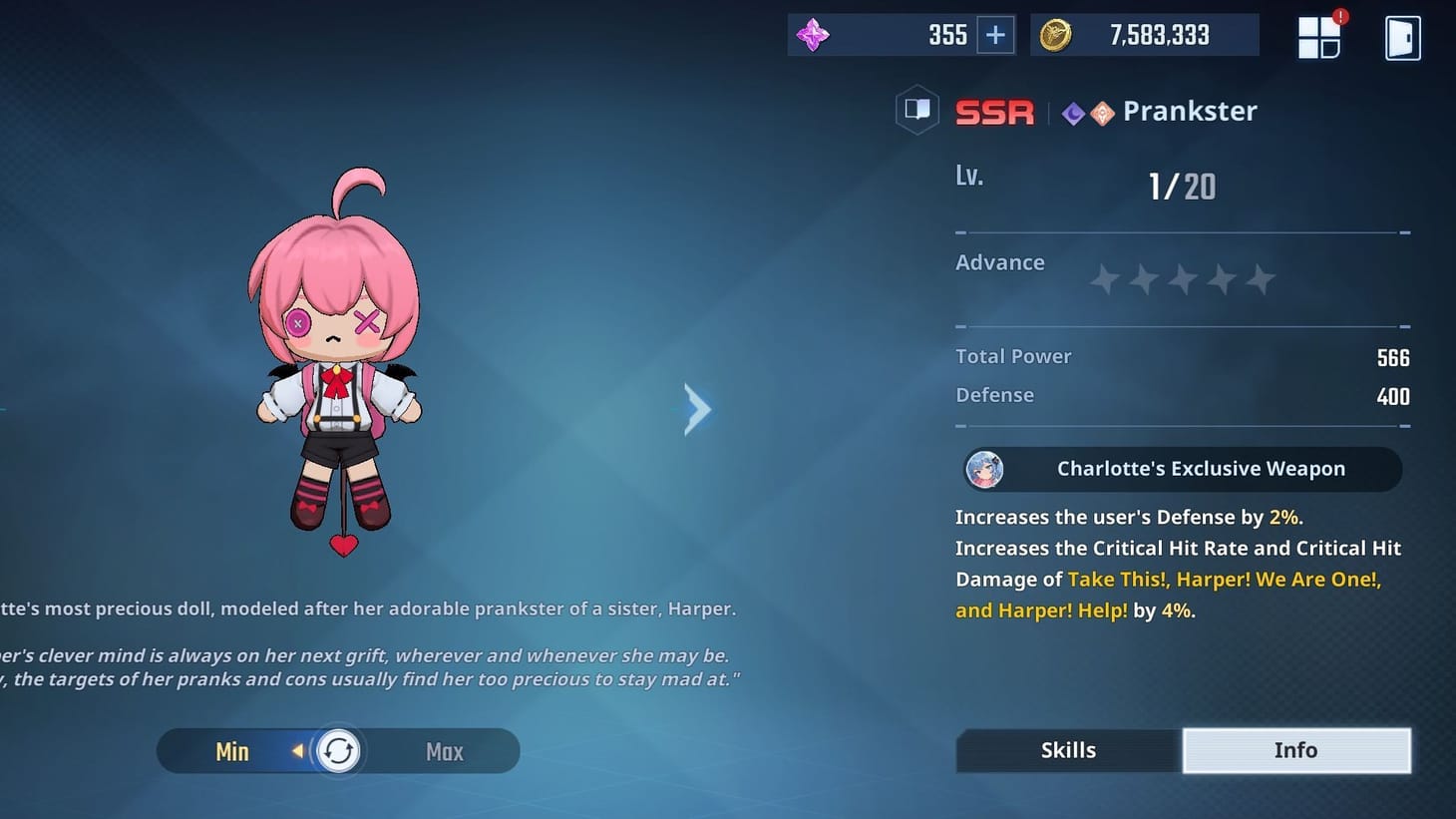Viewport: 1456px width, 819px height.
Task: Select the first Advance star
Action: (x=1104, y=280)
